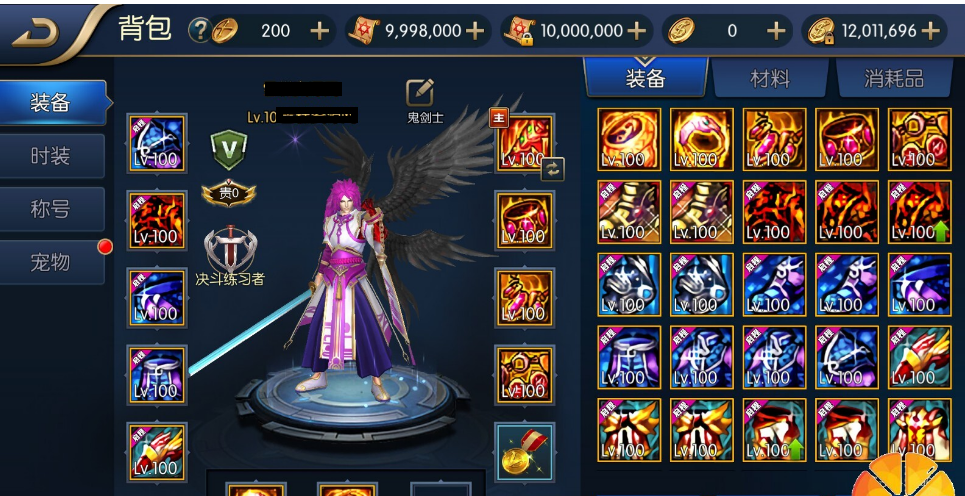Edit the character name with the pencil icon
The width and height of the screenshot is (965, 496).
[x=420, y=93]
